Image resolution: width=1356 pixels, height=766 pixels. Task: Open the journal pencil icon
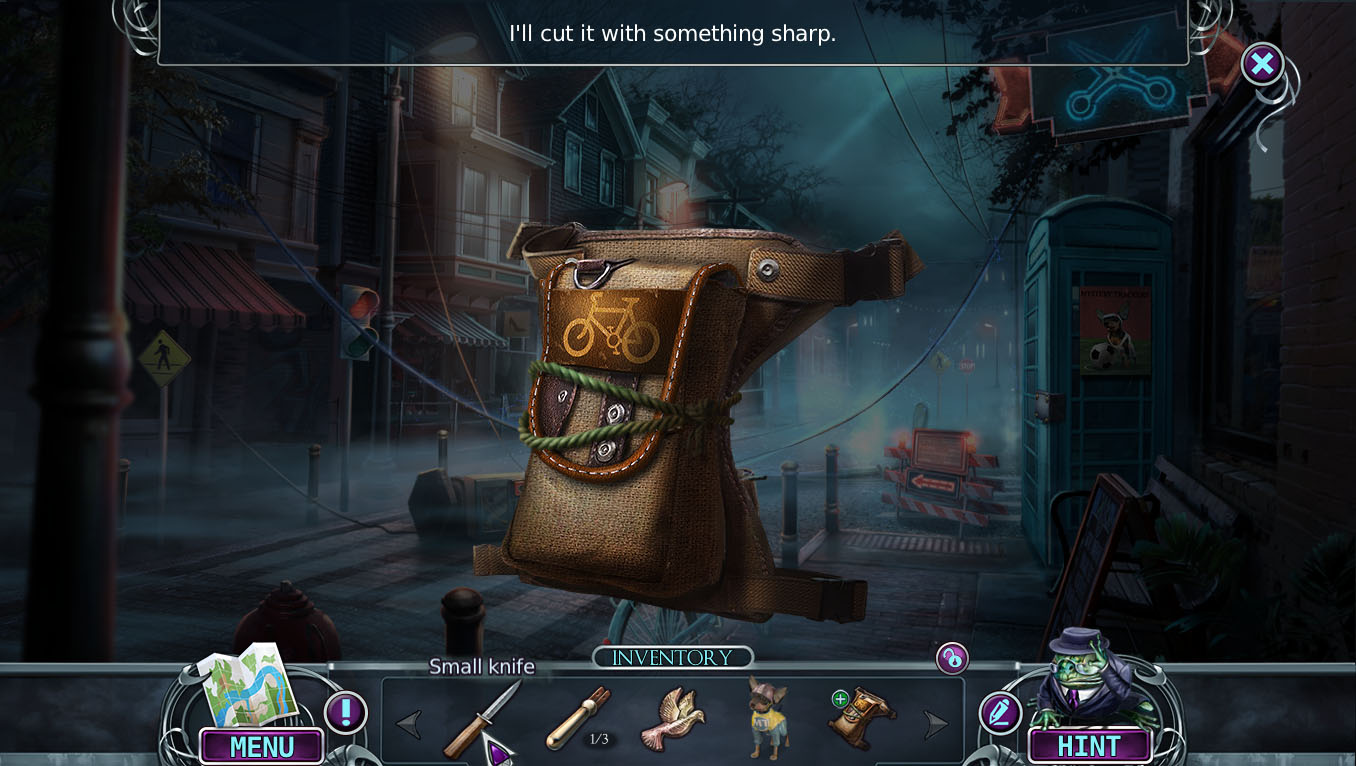tap(1000, 713)
